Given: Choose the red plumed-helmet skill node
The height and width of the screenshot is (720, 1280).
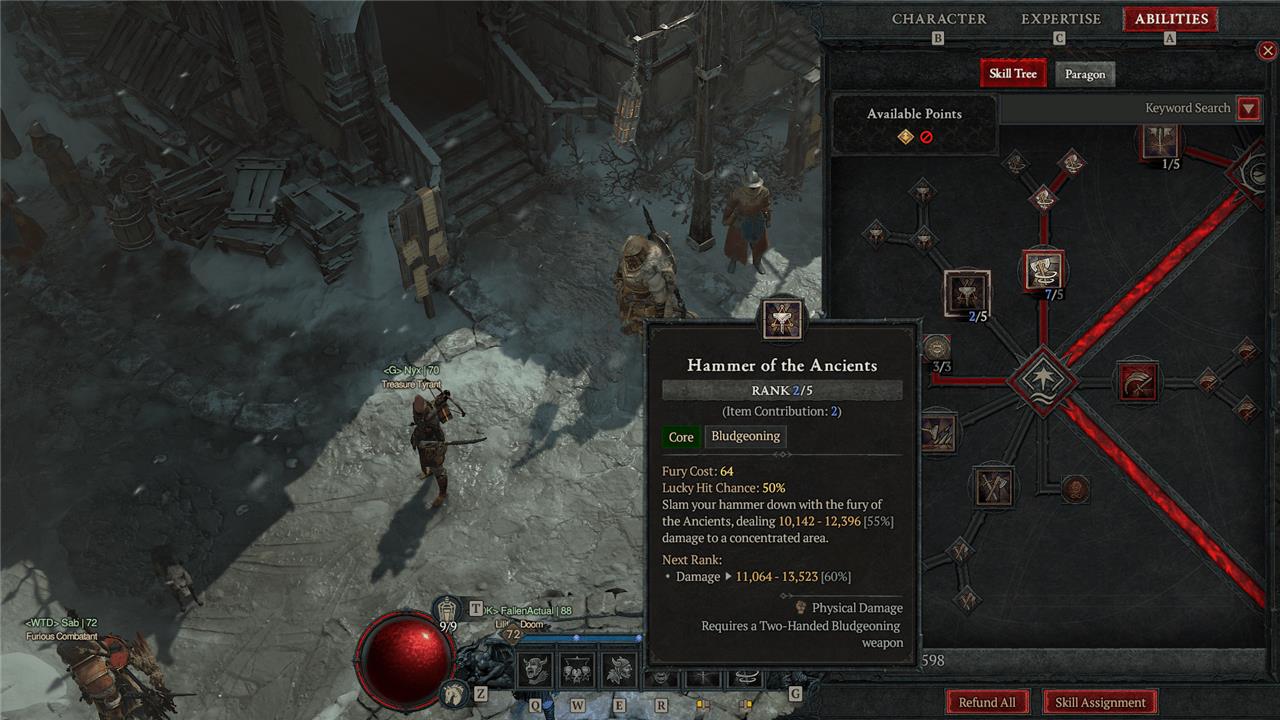Looking at the screenshot, I should pyautogui.click(x=1137, y=380).
